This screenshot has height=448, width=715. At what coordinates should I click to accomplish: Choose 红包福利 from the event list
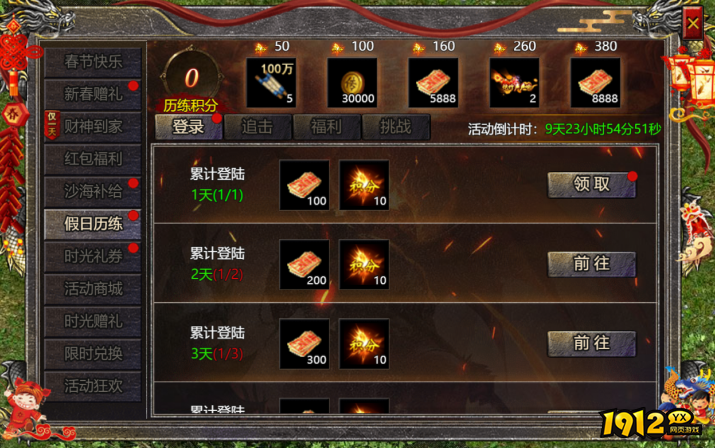coord(93,158)
